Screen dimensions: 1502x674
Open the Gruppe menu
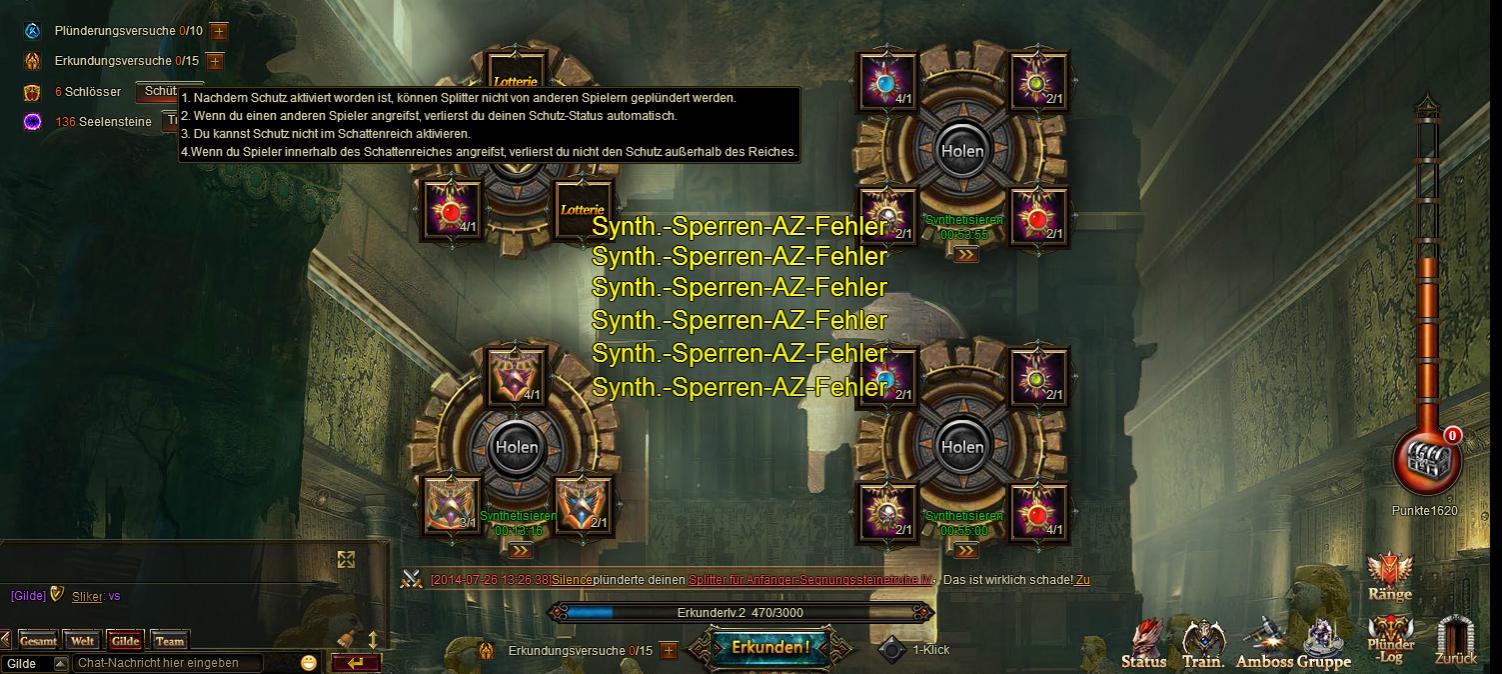1325,645
